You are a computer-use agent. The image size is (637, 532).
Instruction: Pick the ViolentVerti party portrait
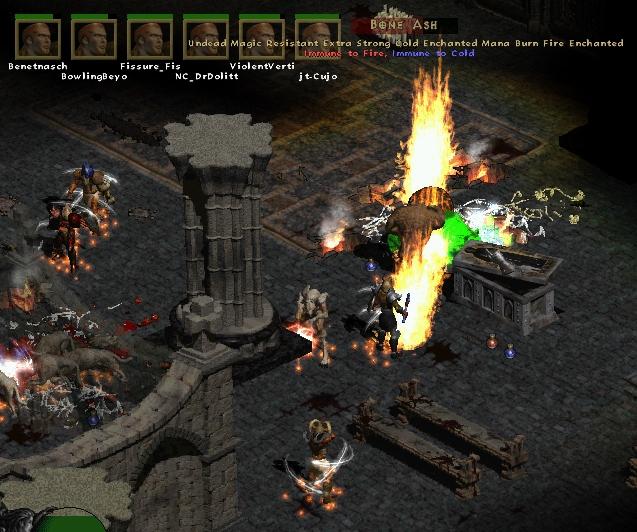pyautogui.click(x=262, y=38)
